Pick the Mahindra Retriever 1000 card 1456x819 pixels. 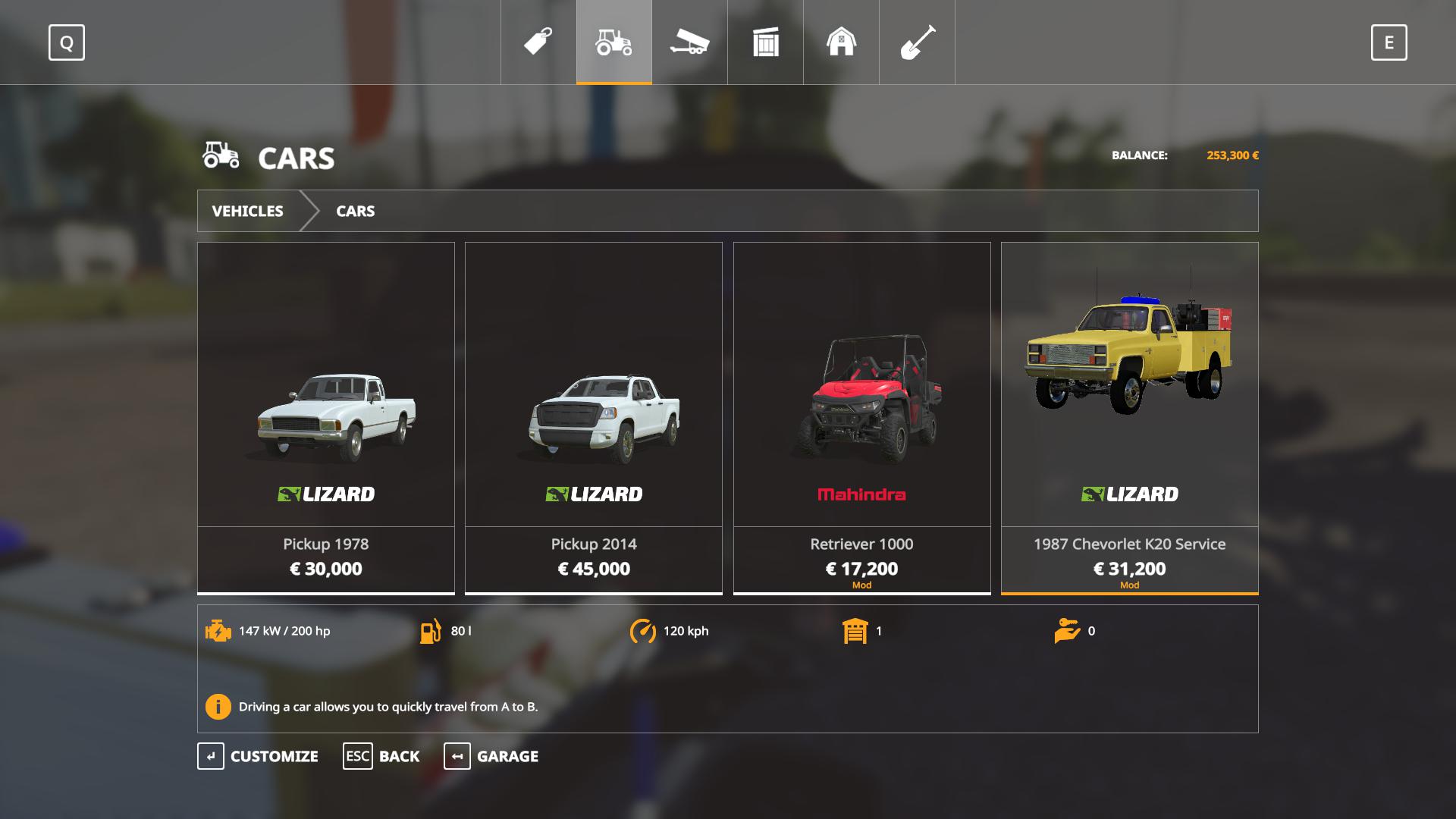point(861,417)
